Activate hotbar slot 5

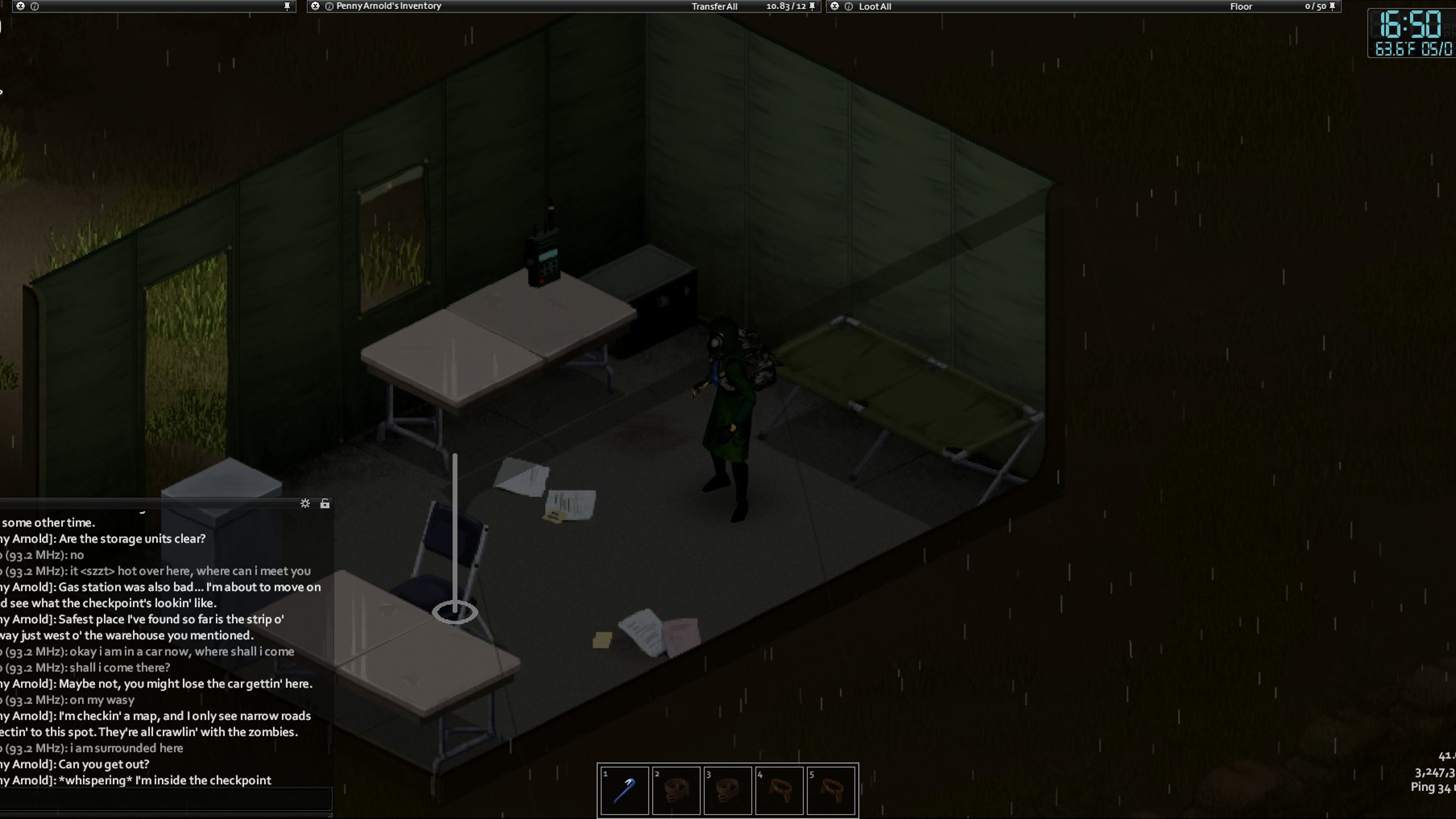(x=831, y=790)
